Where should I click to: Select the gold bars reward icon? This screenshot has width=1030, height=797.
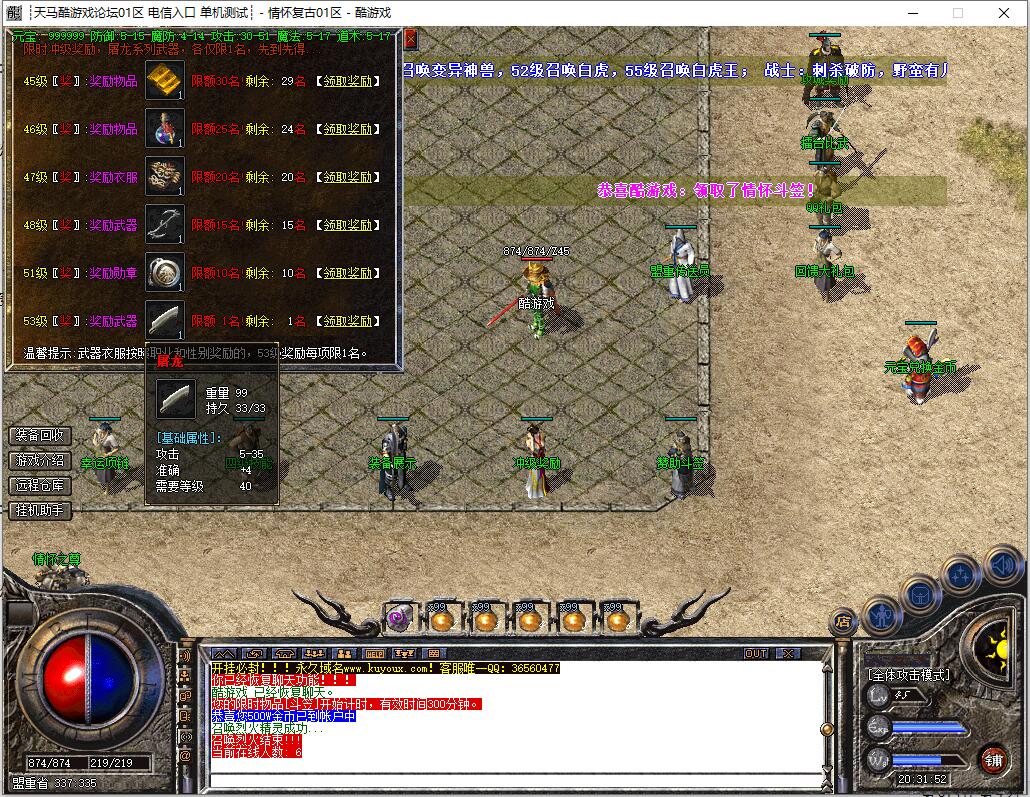(x=164, y=81)
